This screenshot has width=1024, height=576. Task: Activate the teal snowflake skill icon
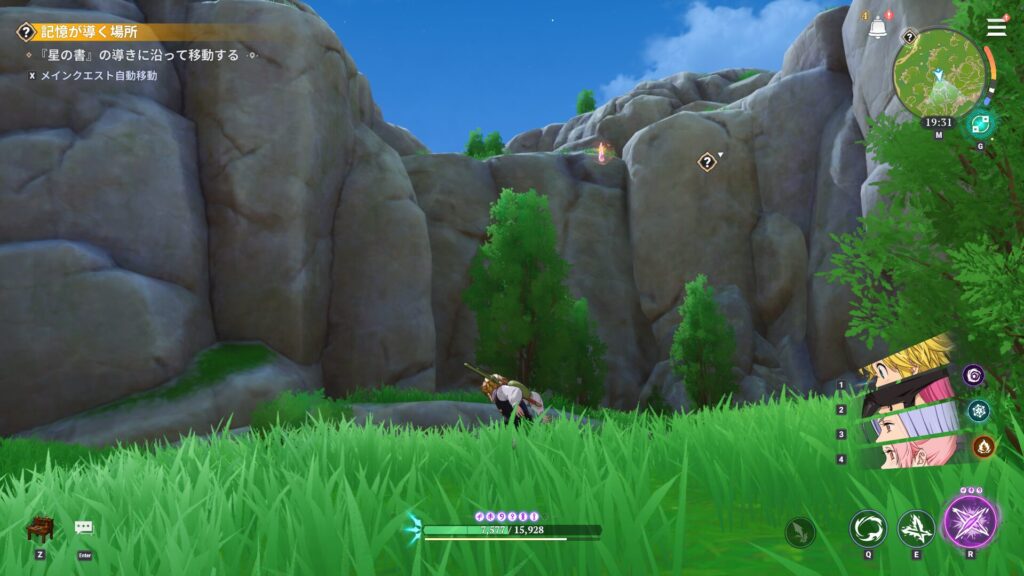[979, 409]
